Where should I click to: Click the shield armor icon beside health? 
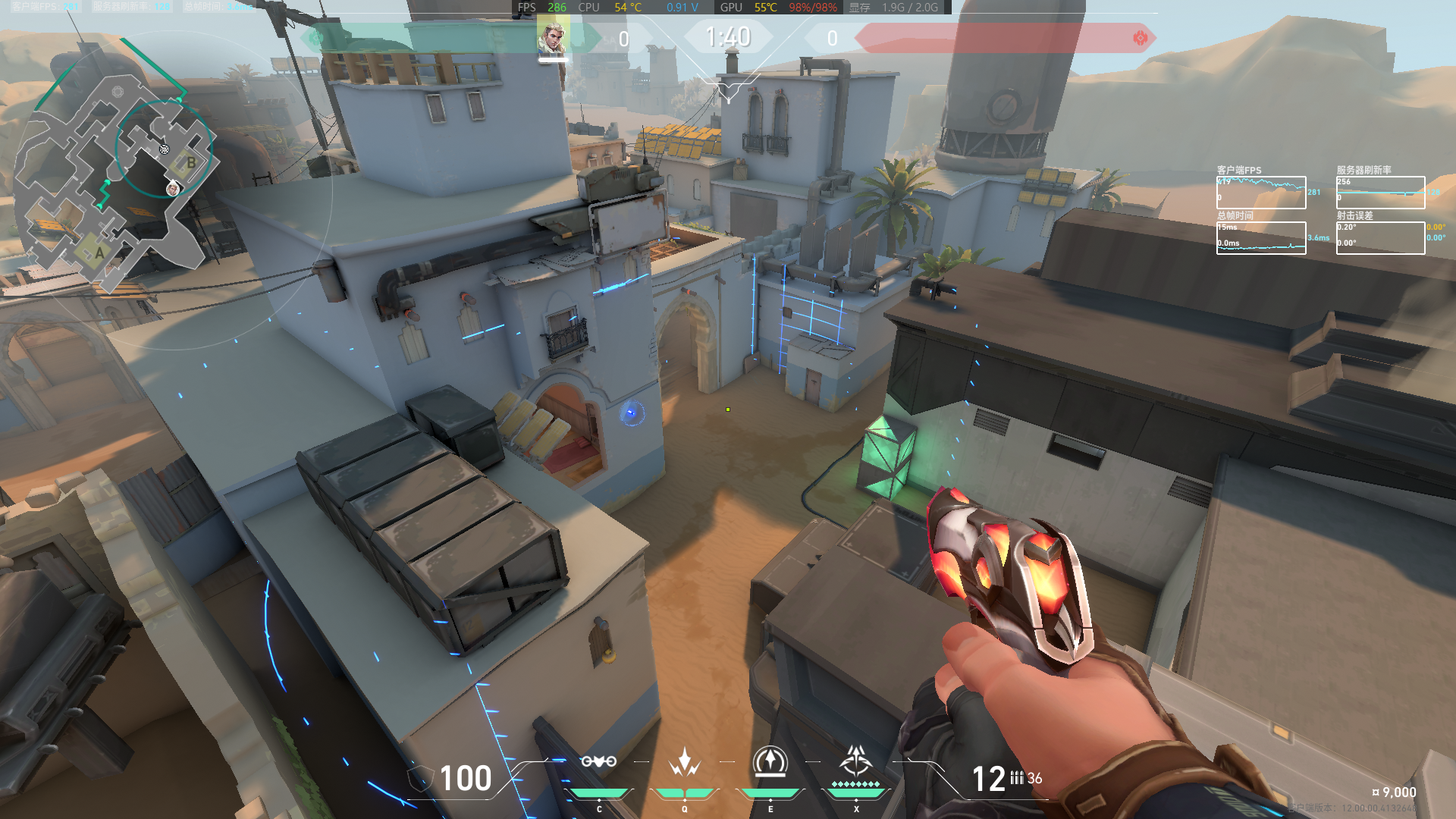[x=420, y=779]
